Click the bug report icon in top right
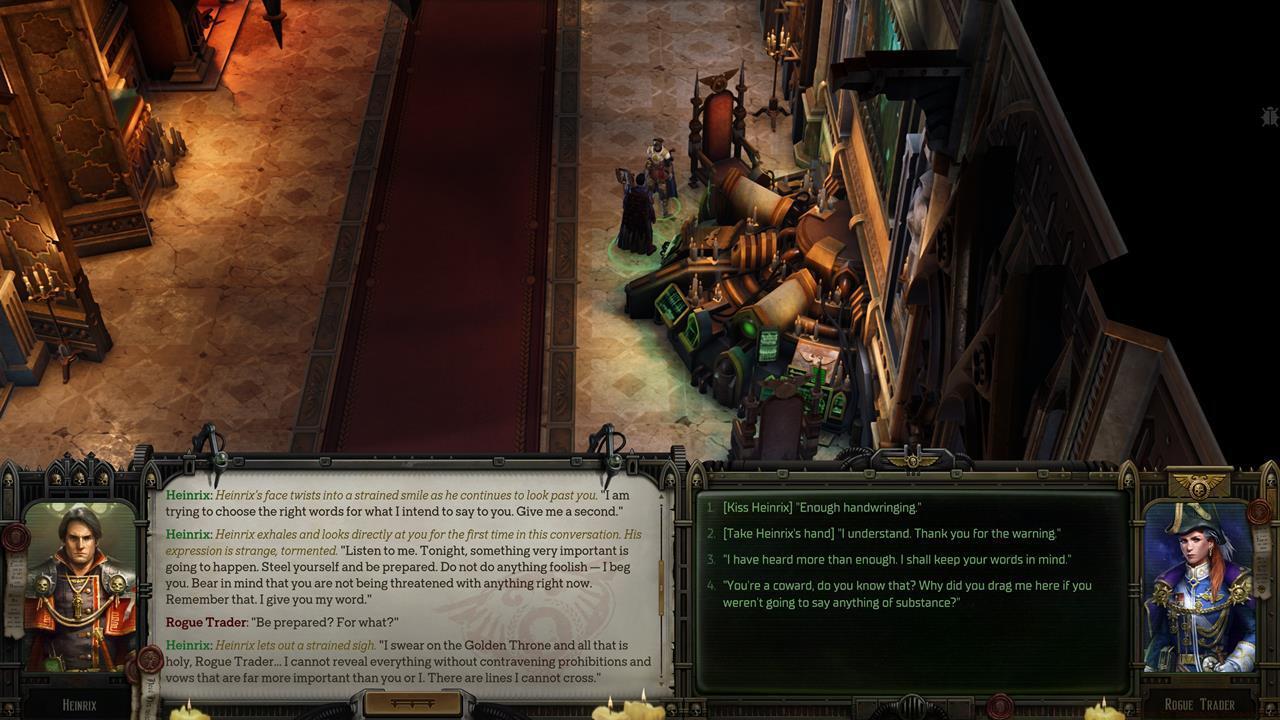This screenshot has width=1280, height=720. coord(1268,117)
